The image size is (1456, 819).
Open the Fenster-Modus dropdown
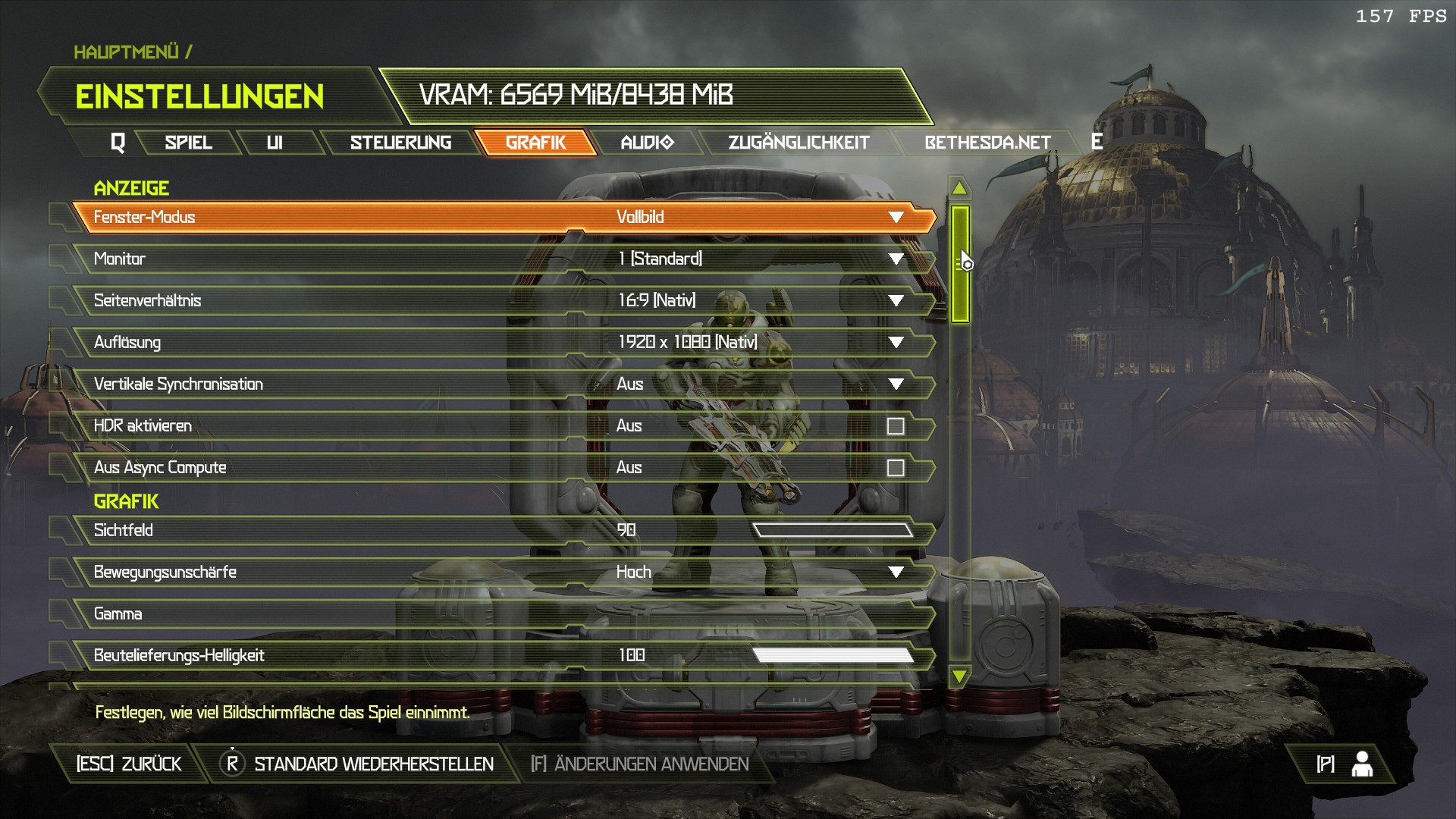click(x=896, y=218)
